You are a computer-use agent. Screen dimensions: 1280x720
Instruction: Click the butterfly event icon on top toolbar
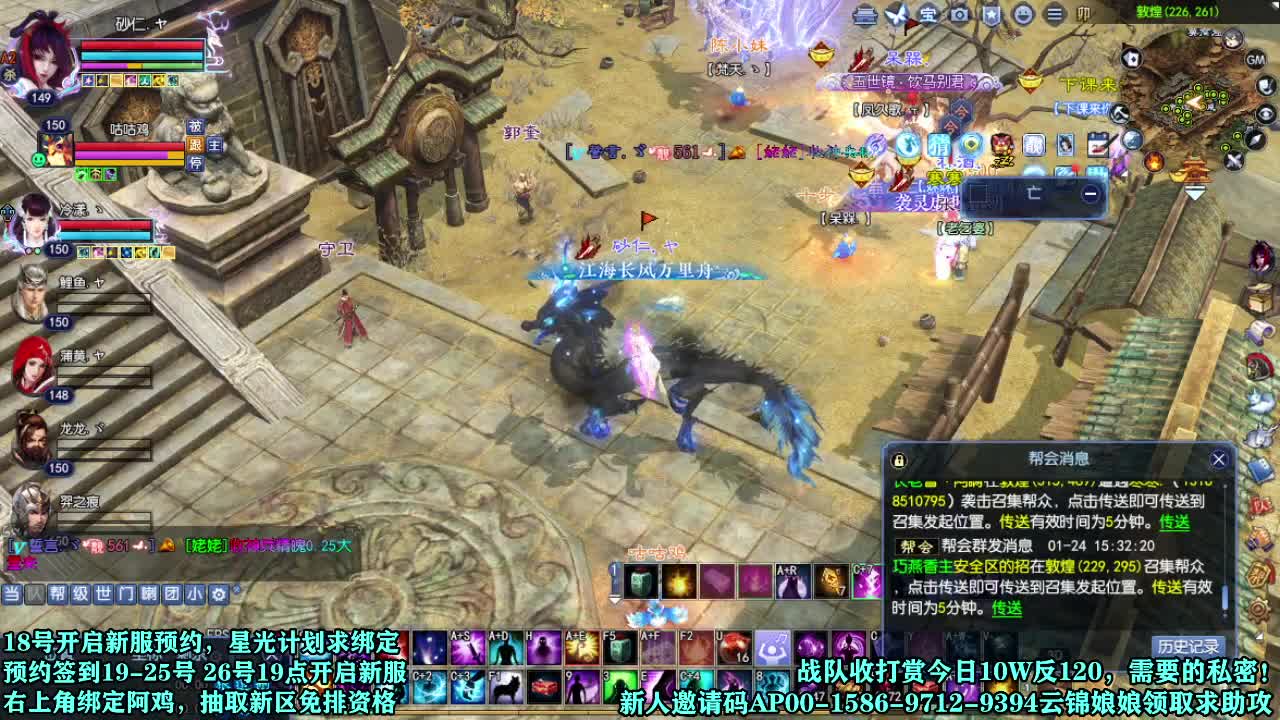[897, 14]
